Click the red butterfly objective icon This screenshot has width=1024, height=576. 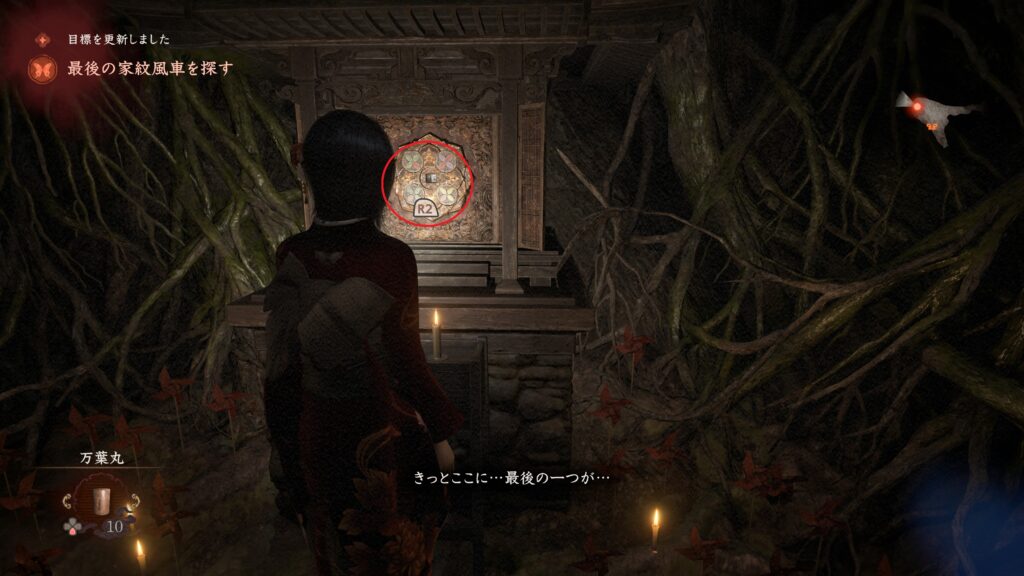point(43,69)
